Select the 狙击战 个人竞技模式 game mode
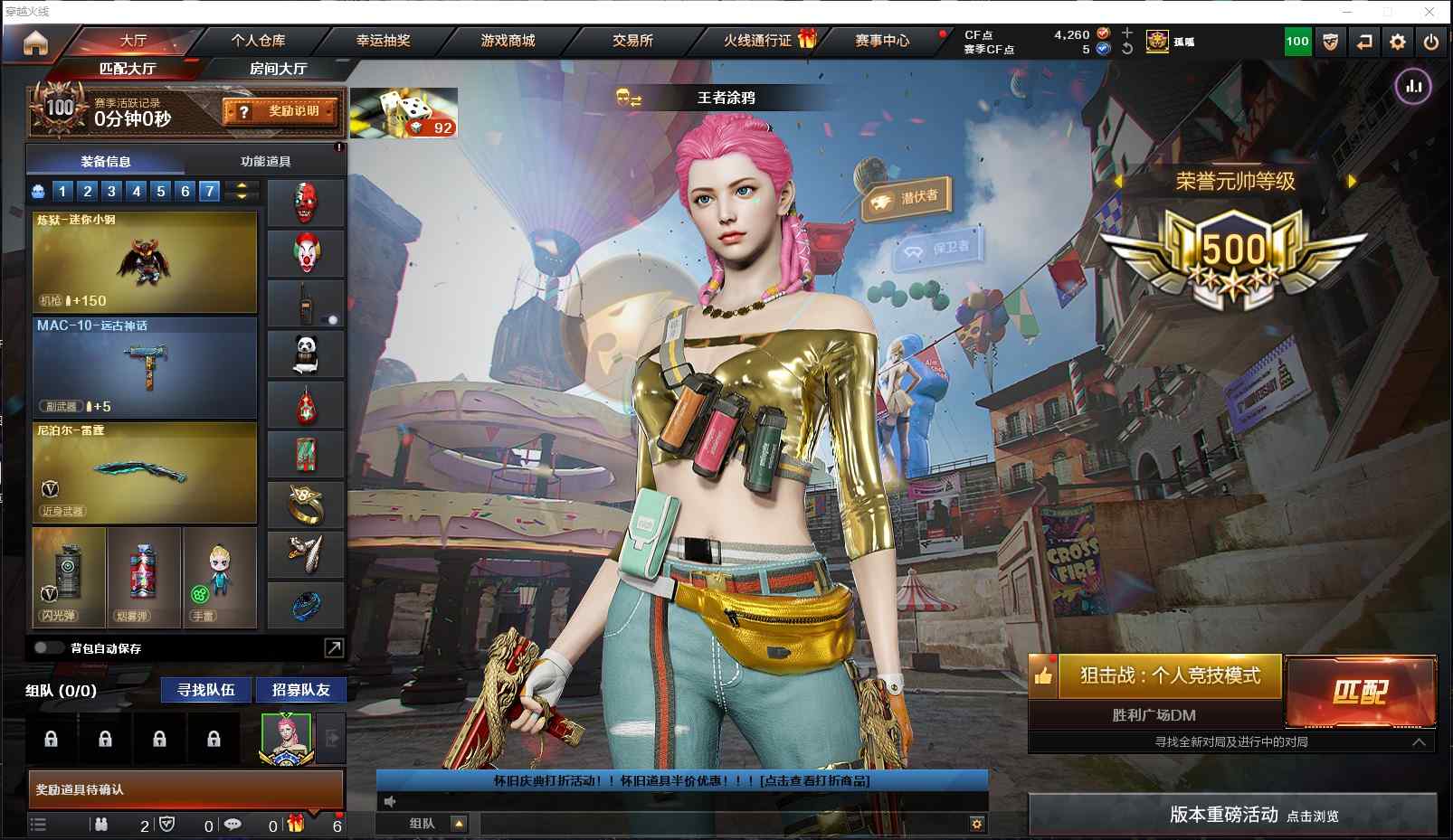The height and width of the screenshot is (840, 1453). [1169, 675]
